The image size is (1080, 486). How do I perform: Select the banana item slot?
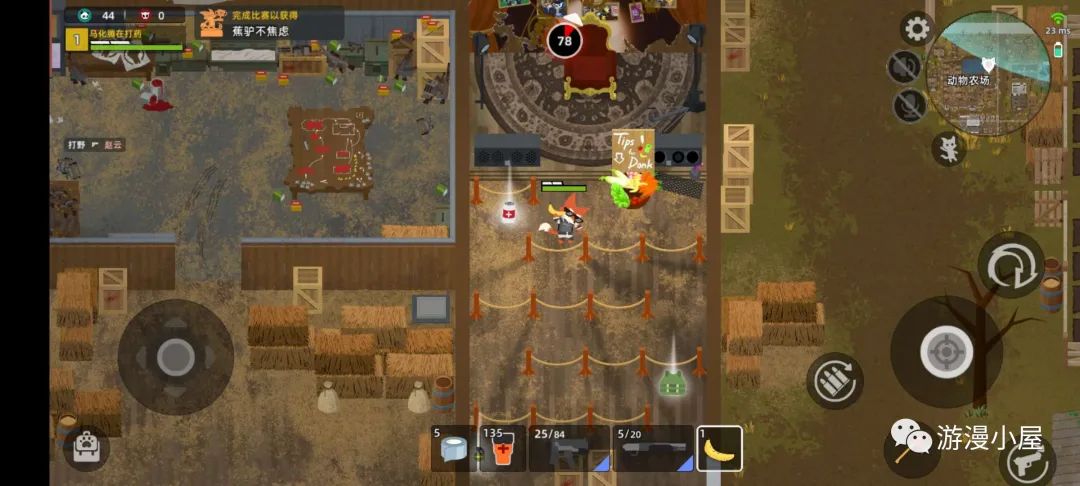[719, 449]
